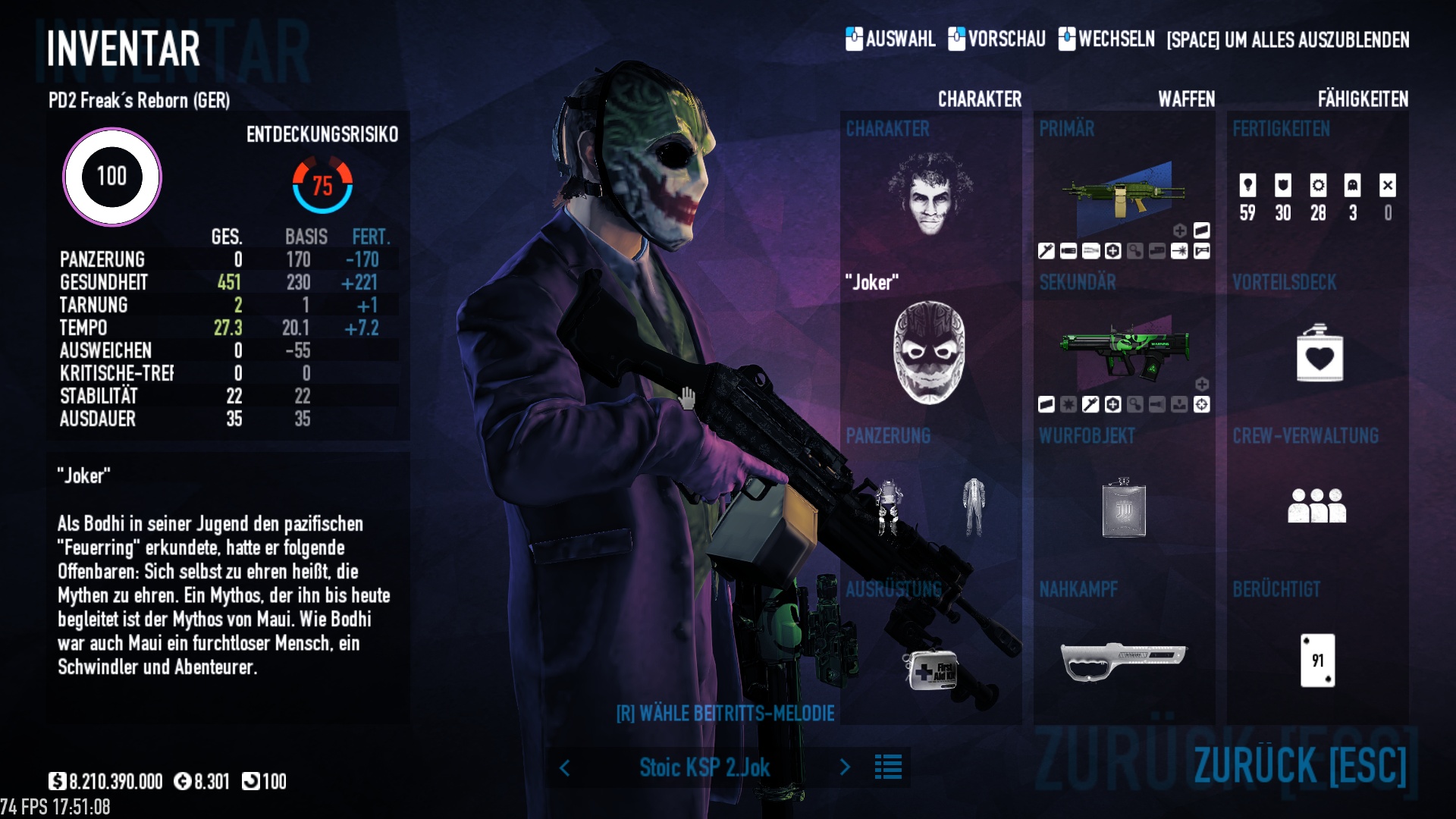Rename the Stoic KSP 2.Jok profile
This screenshot has height=819, width=1456.
click(704, 767)
